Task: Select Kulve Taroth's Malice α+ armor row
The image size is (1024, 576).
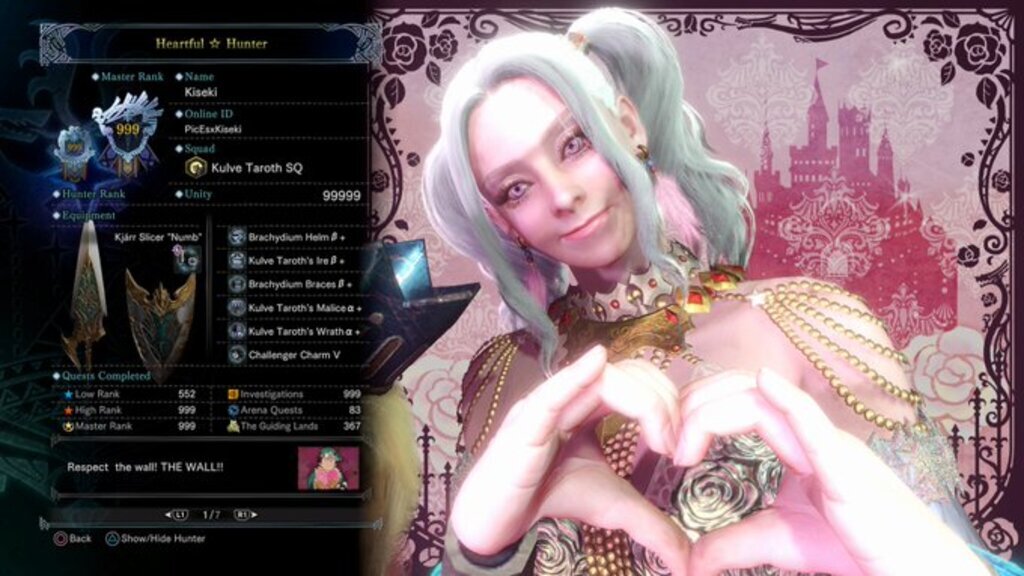Action: (293, 307)
